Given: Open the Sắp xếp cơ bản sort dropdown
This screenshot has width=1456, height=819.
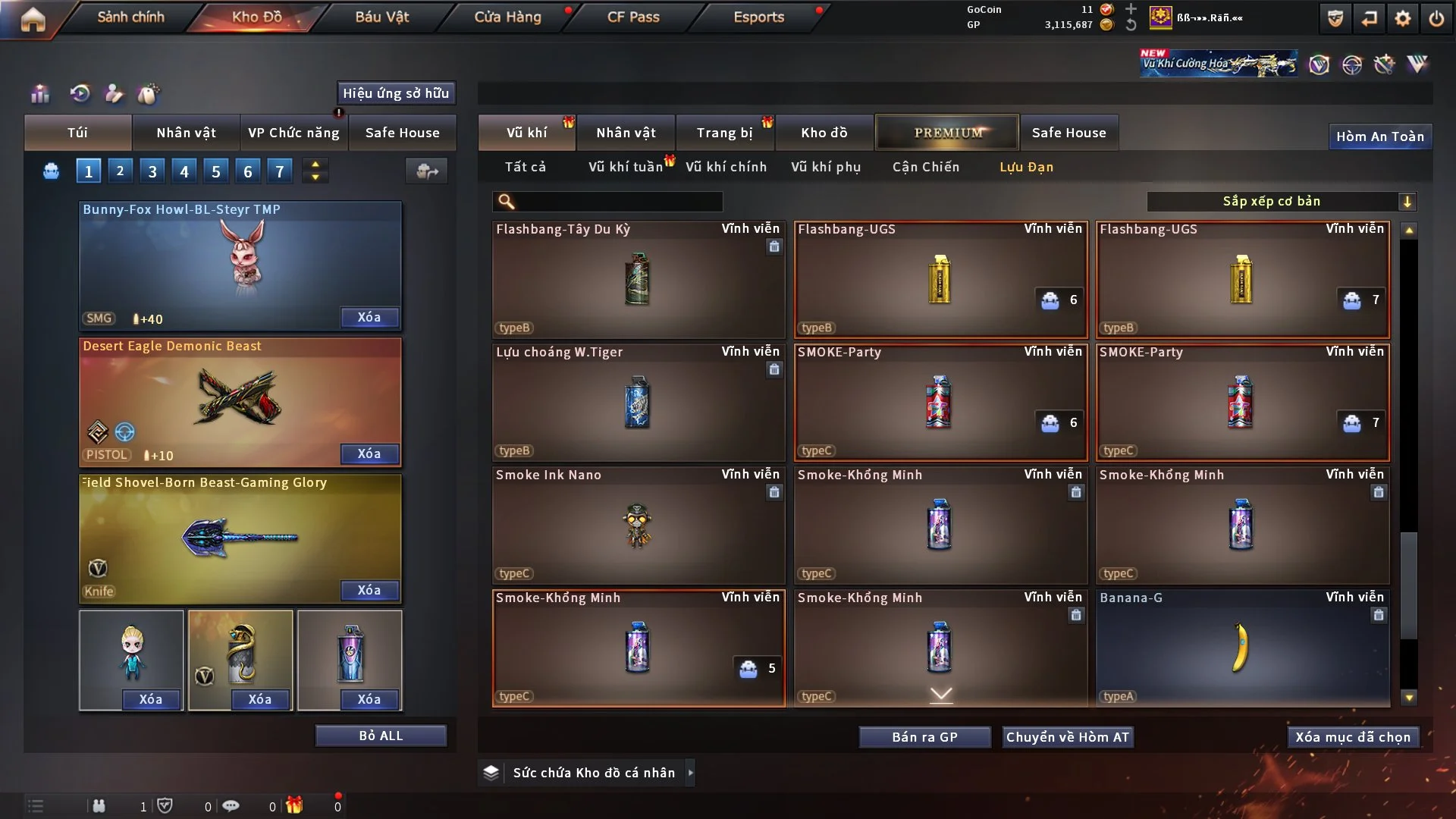Looking at the screenshot, I should tap(1281, 201).
